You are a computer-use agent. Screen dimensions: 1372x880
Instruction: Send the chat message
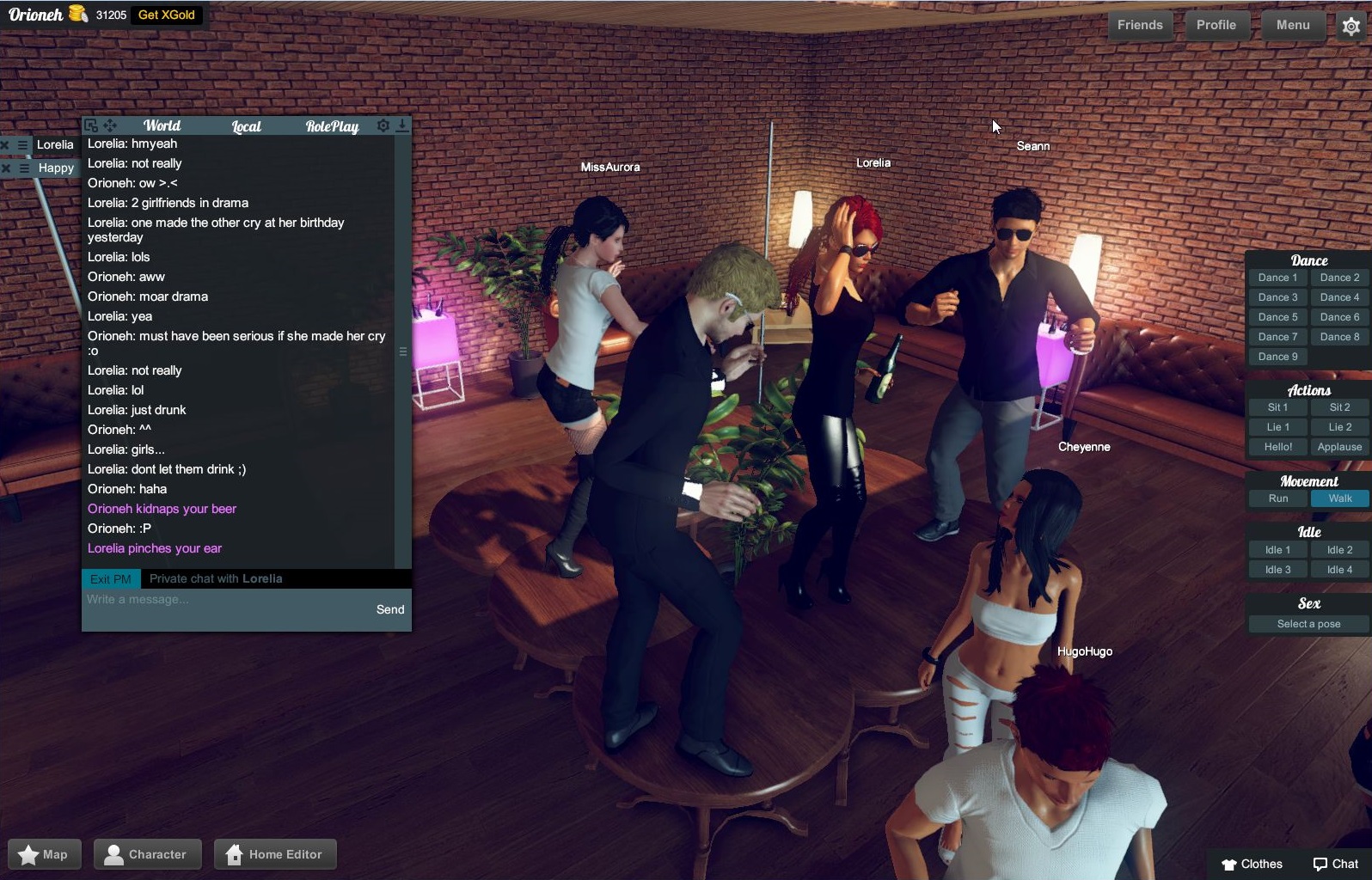[389, 609]
